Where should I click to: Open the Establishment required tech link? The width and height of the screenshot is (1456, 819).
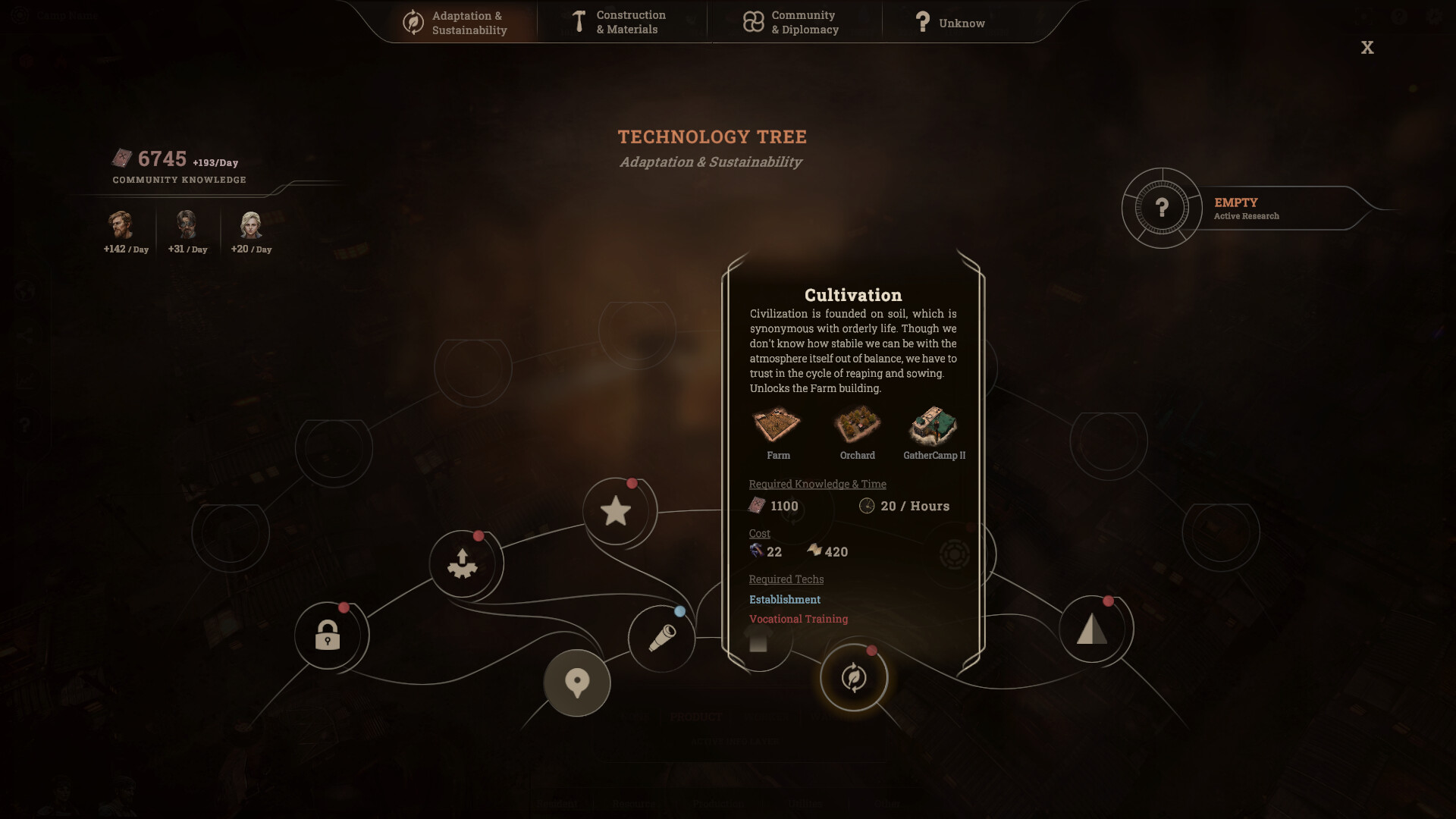785,599
